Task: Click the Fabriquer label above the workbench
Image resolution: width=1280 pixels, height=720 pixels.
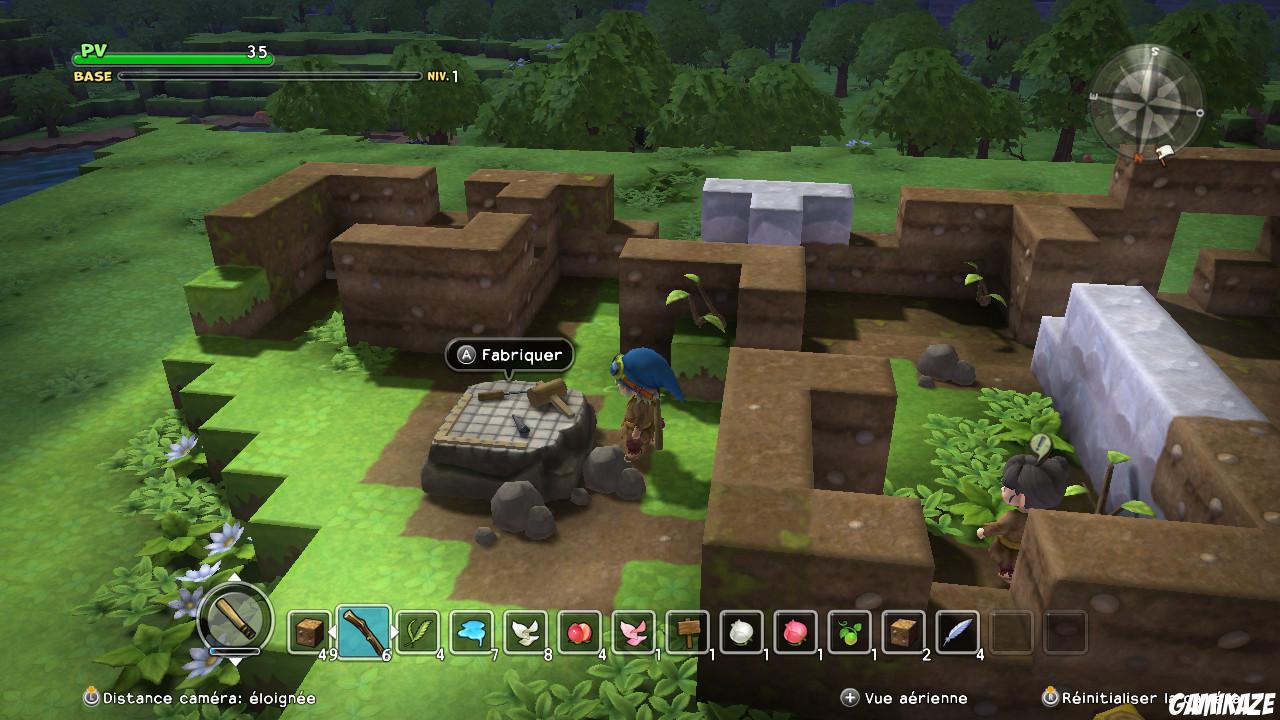Action: [x=510, y=356]
